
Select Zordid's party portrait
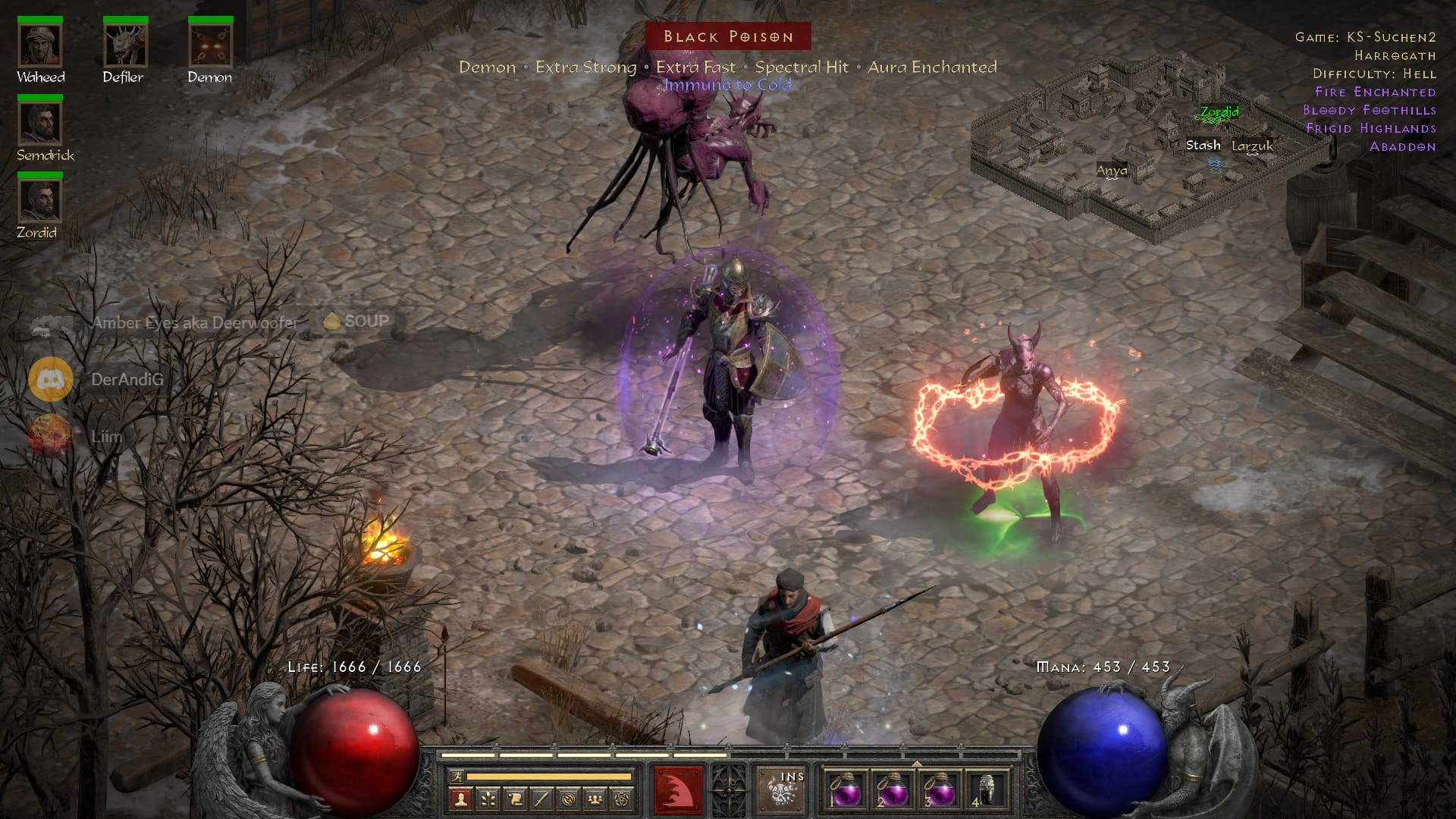click(x=40, y=202)
